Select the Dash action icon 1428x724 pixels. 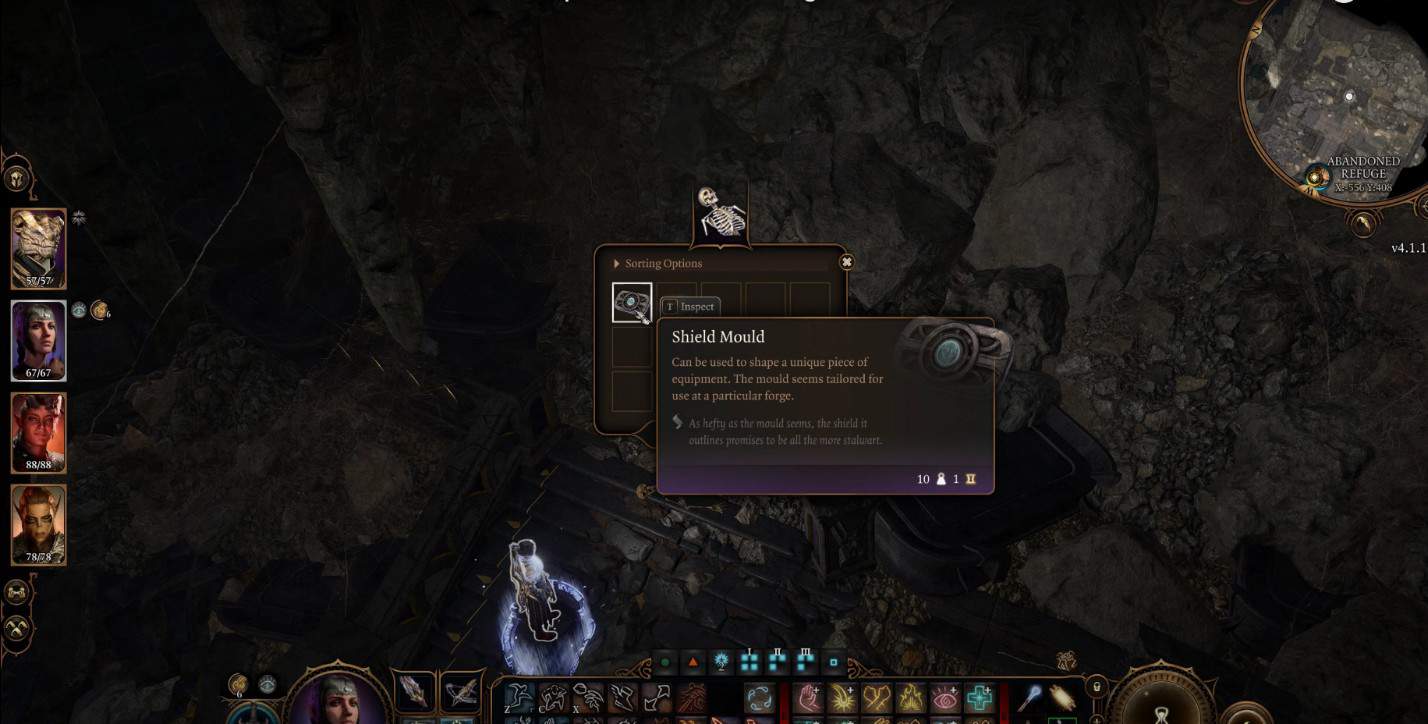point(622,697)
